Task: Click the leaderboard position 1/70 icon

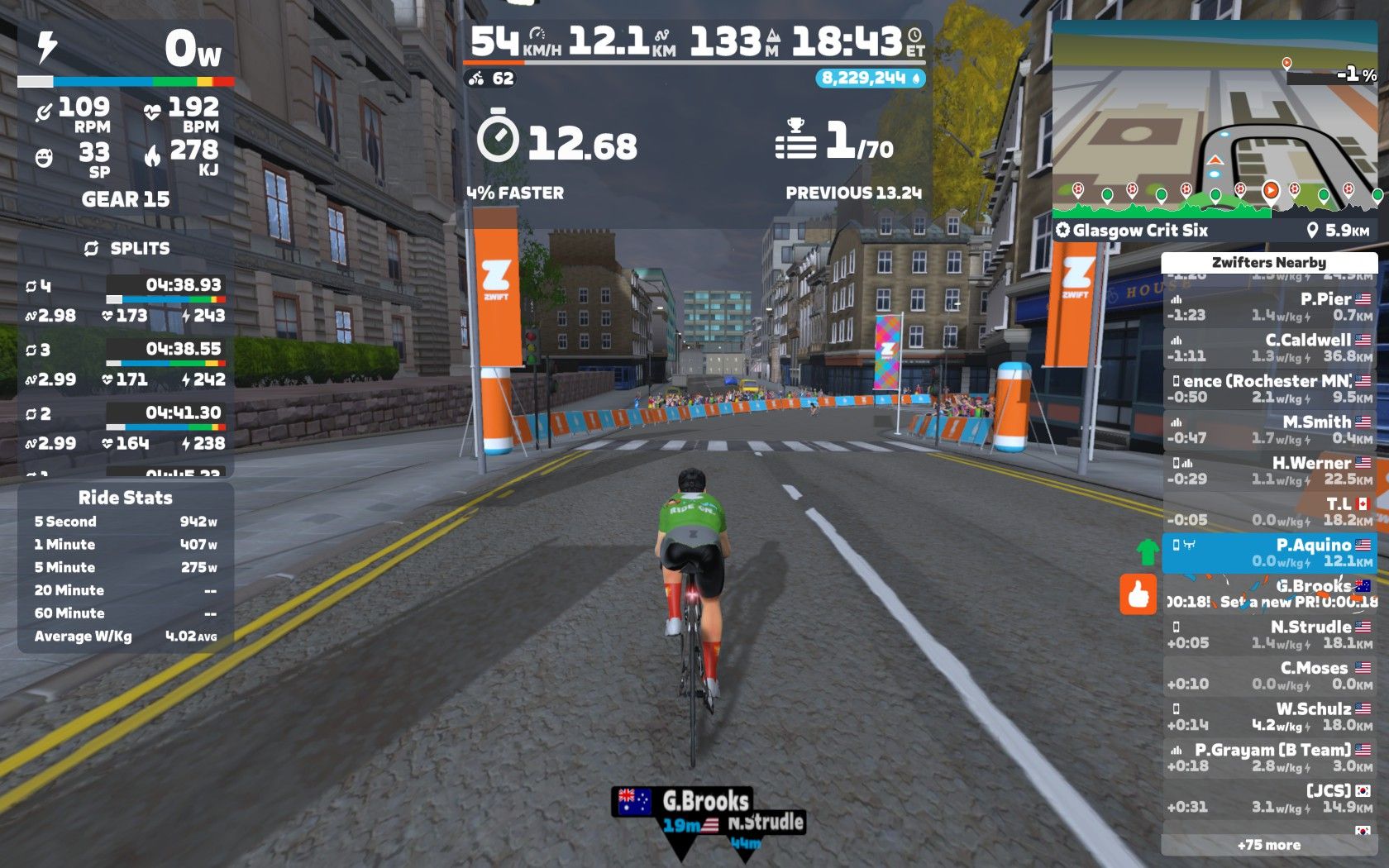Action: 795,141
